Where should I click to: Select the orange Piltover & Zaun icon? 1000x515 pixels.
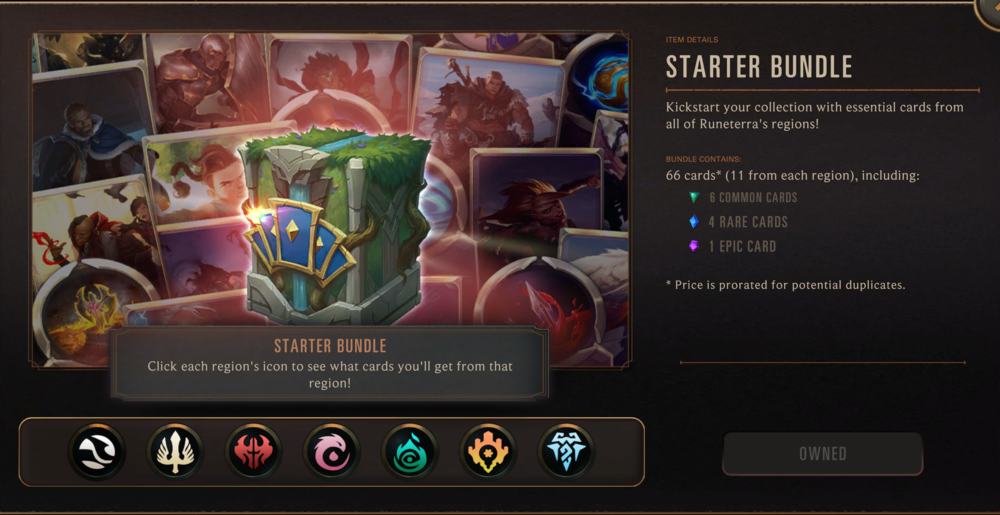(488, 452)
